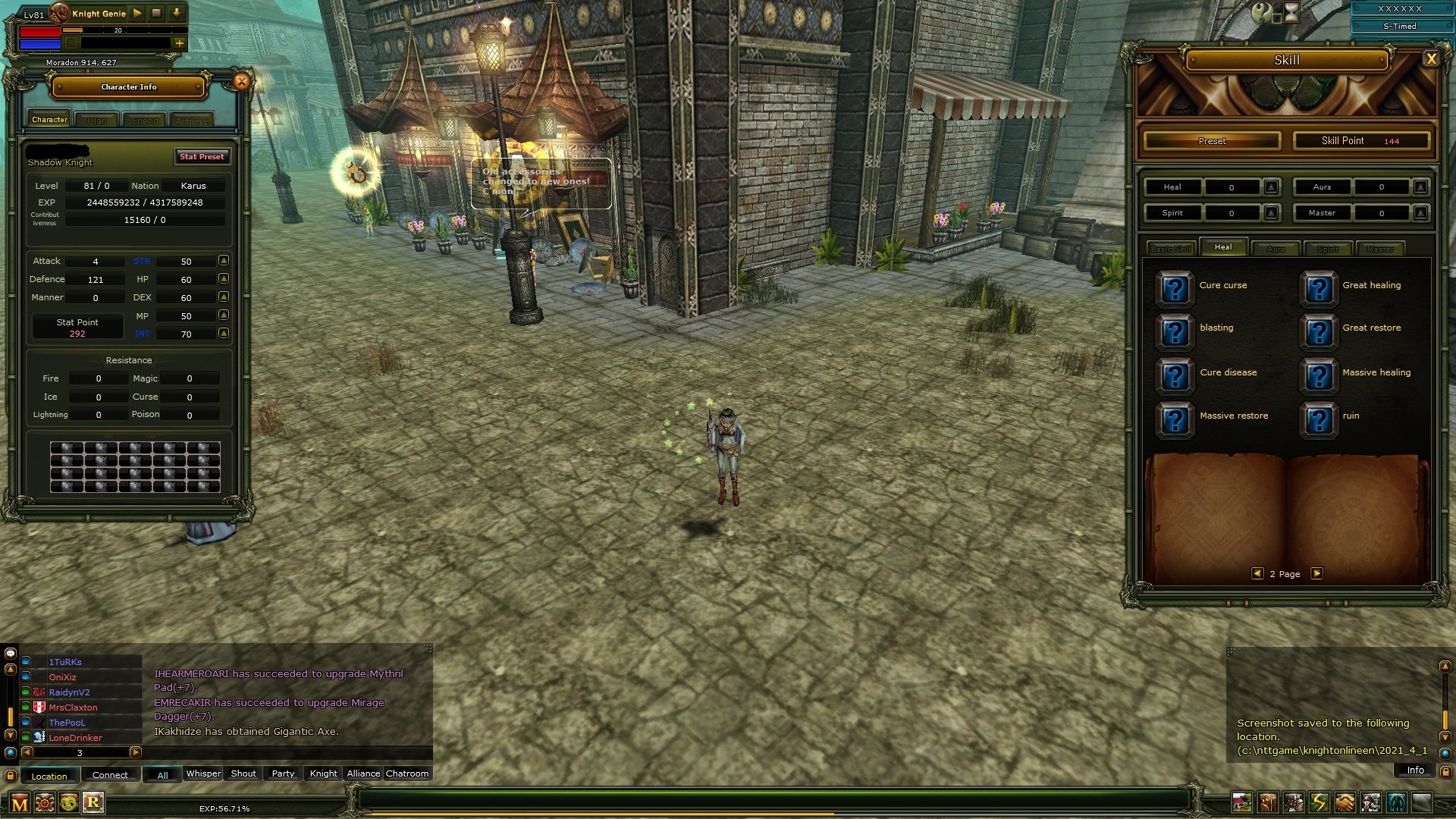Close the Skill window
The height and width of the screenshot is (819, 1456).
1431,59
